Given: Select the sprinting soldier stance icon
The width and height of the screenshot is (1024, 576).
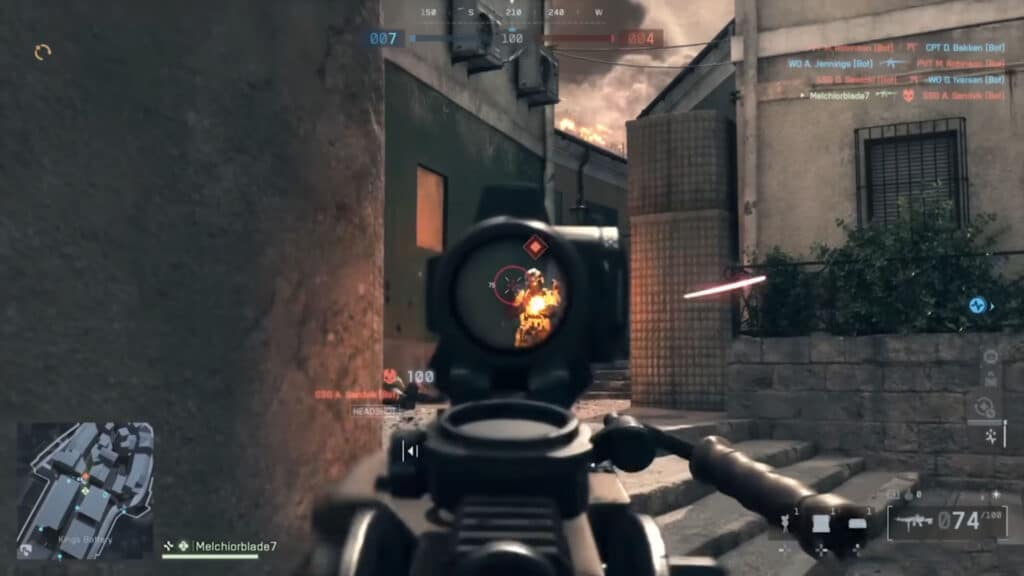Looking at the screenshot, I should (x=991, y=436).
